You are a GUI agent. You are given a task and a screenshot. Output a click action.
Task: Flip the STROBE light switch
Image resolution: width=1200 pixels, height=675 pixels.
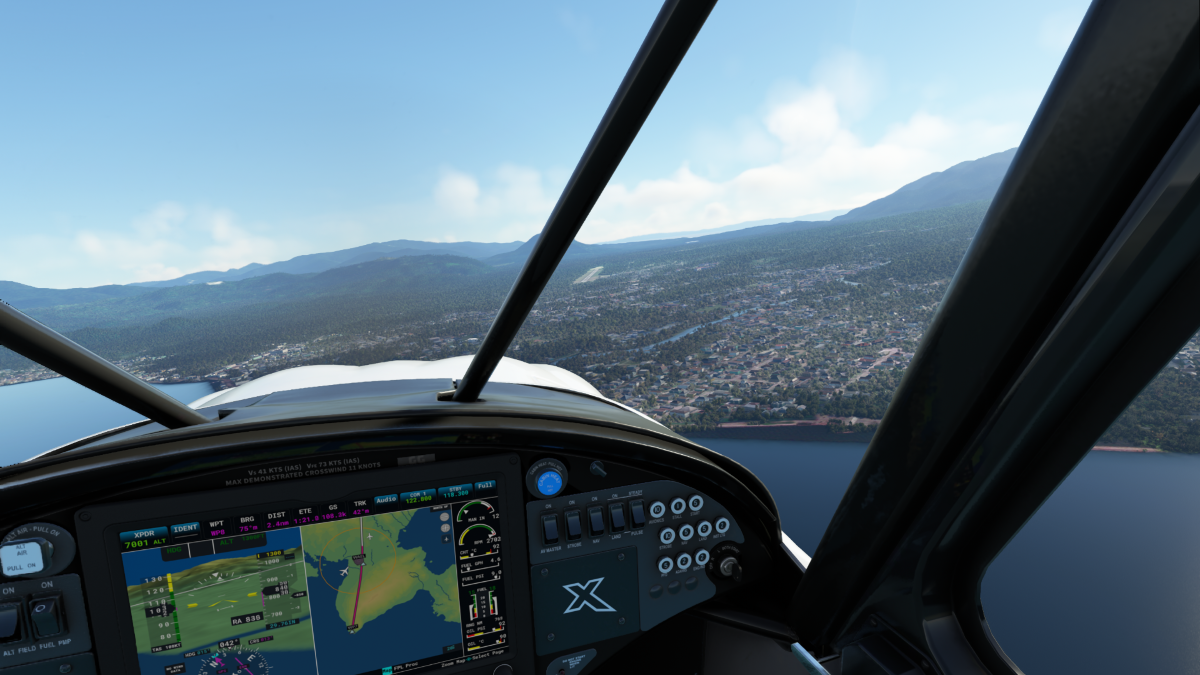(573, 524)
